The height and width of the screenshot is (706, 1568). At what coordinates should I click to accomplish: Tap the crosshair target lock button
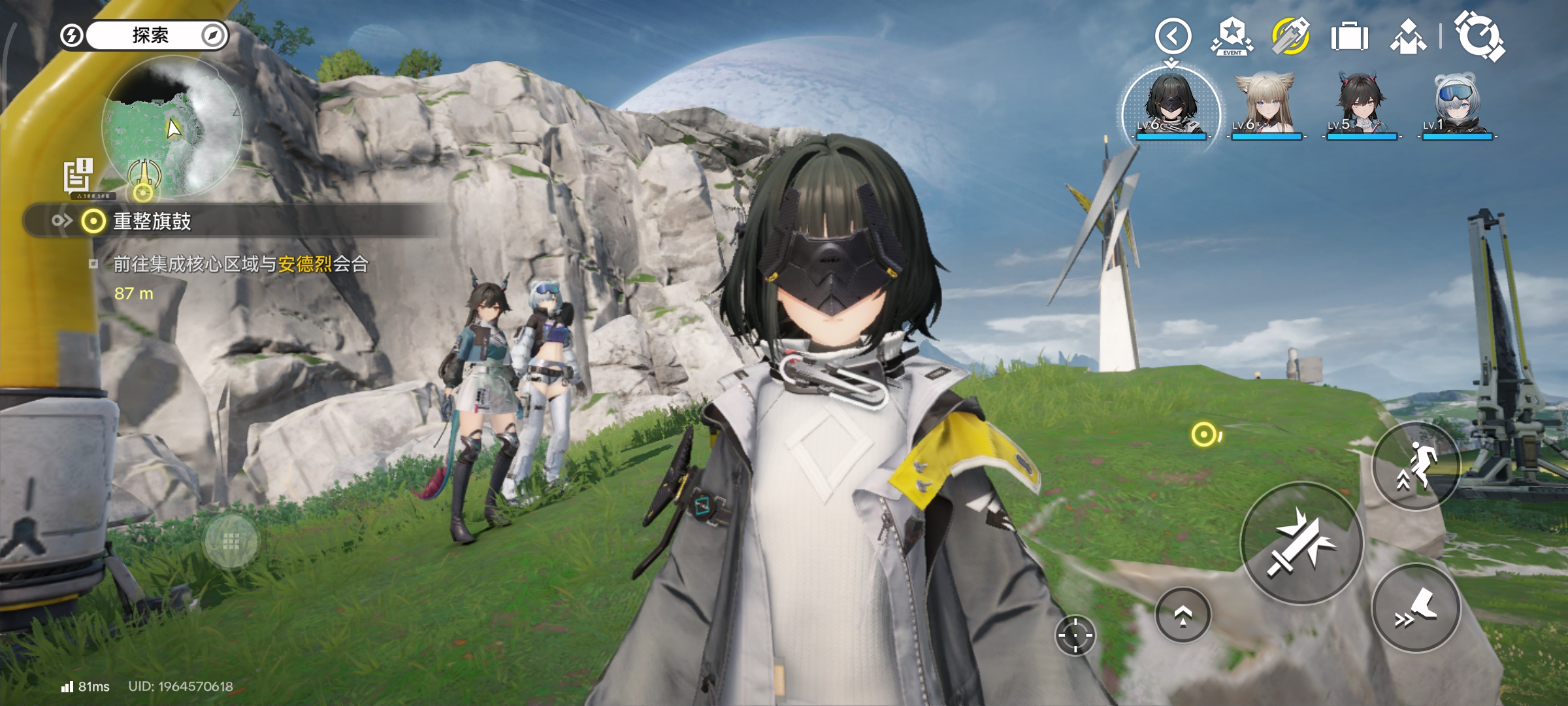tap(1075, 635)
